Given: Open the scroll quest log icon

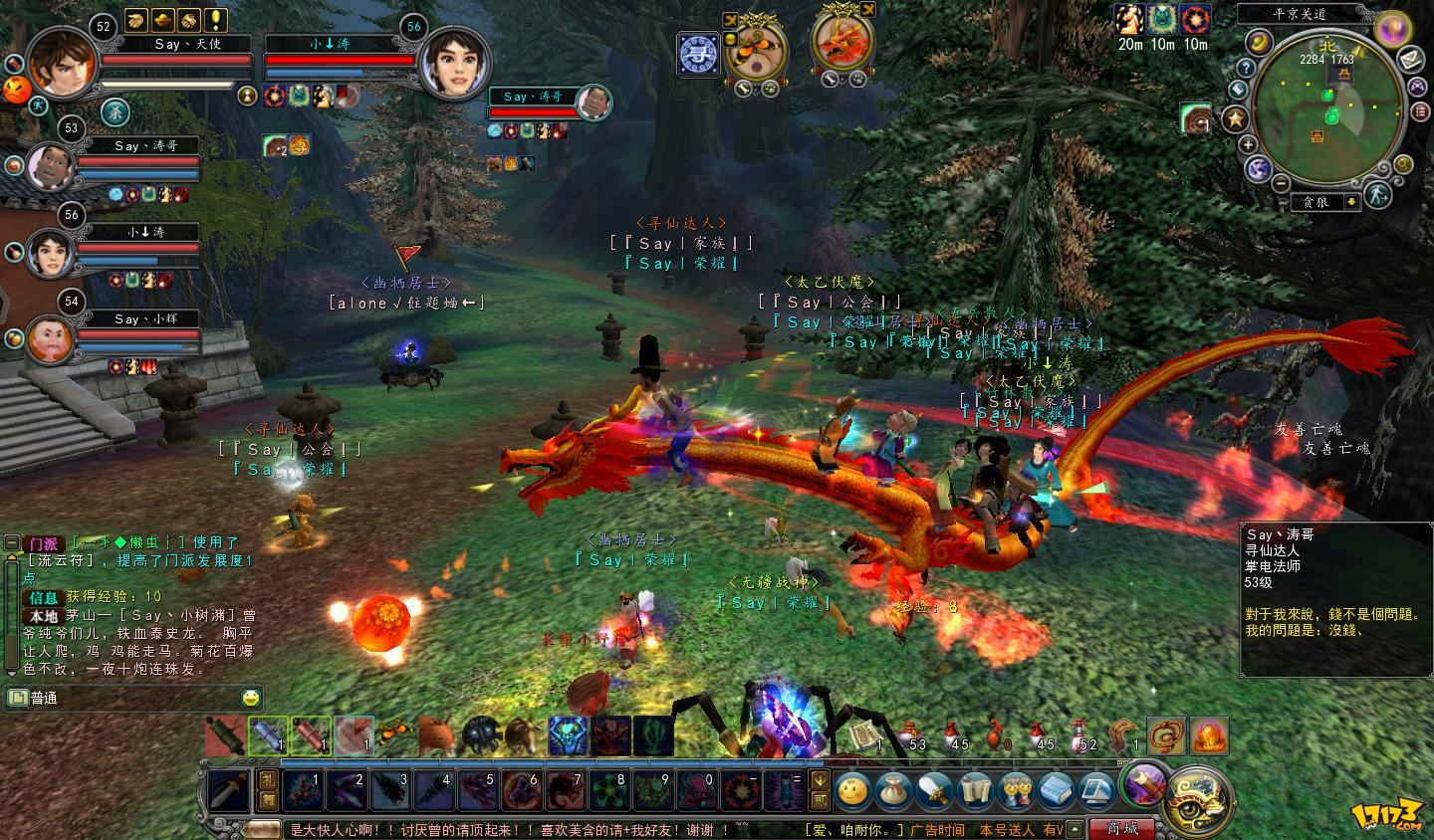Looking at the screenshot, I should [977, 791].
